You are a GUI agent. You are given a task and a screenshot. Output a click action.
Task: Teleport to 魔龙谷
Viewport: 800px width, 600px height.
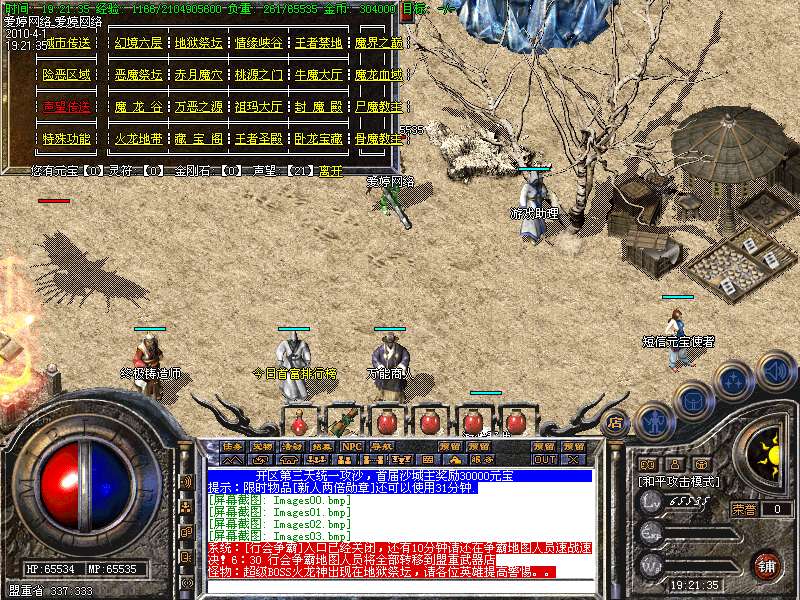[138, 107]
